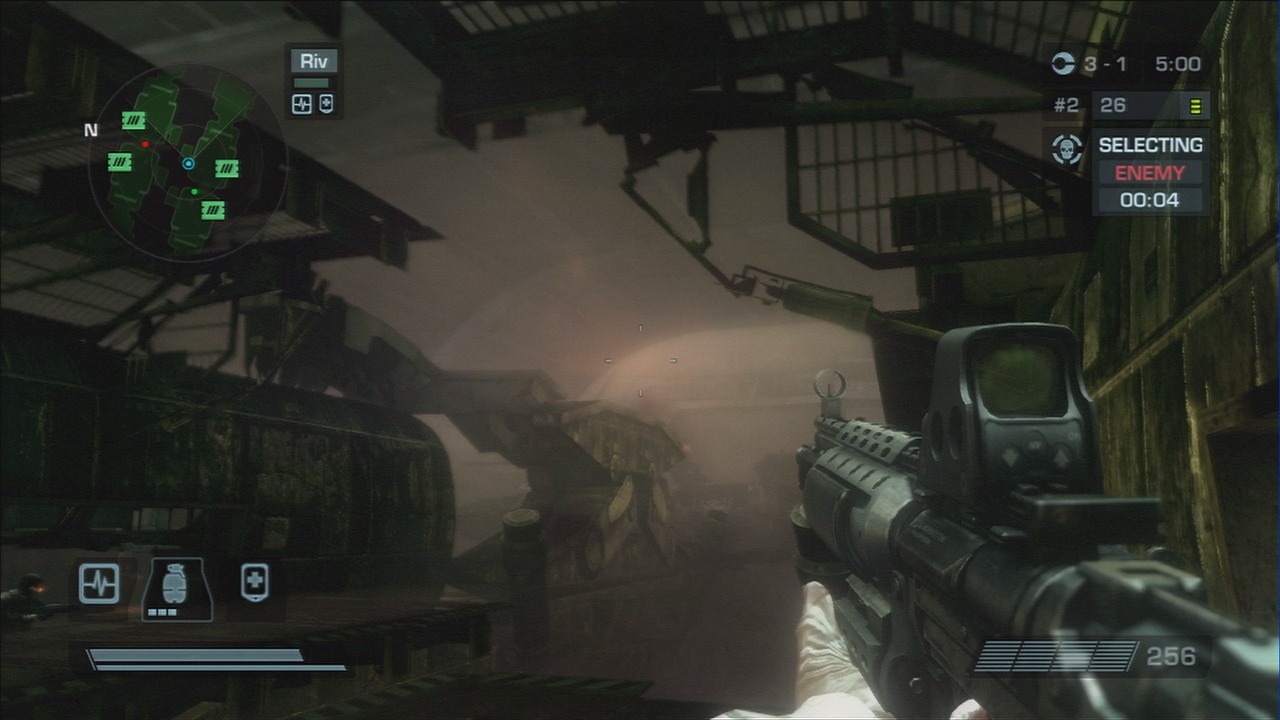
Task: Click the round faction emblem beside the 3-1 score
Action: coord(1066,64)
